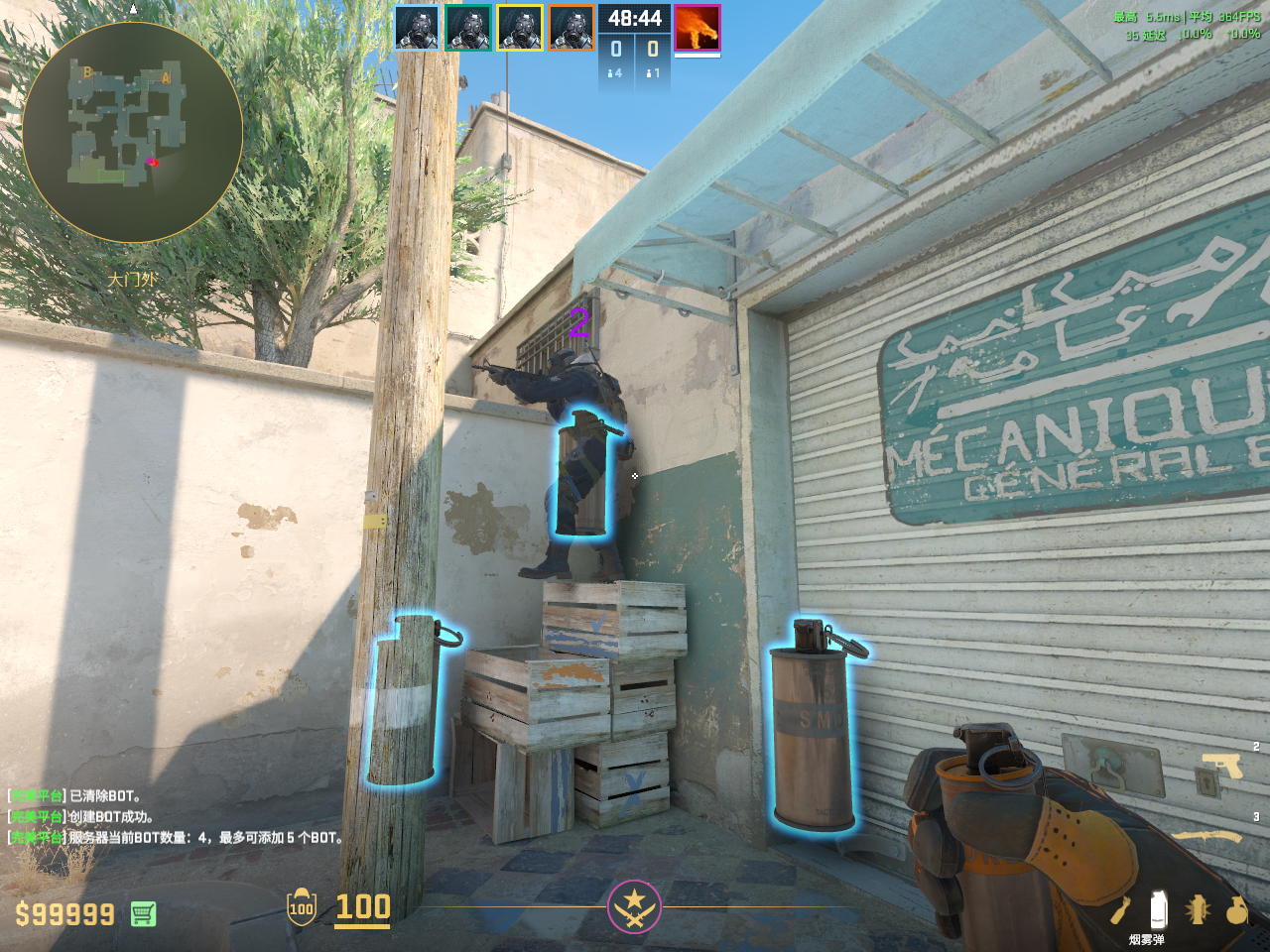This screenshot has width=1270, height=952.
Task: Select the green-bordered teammate avatar
Action: tap(468, 28)
